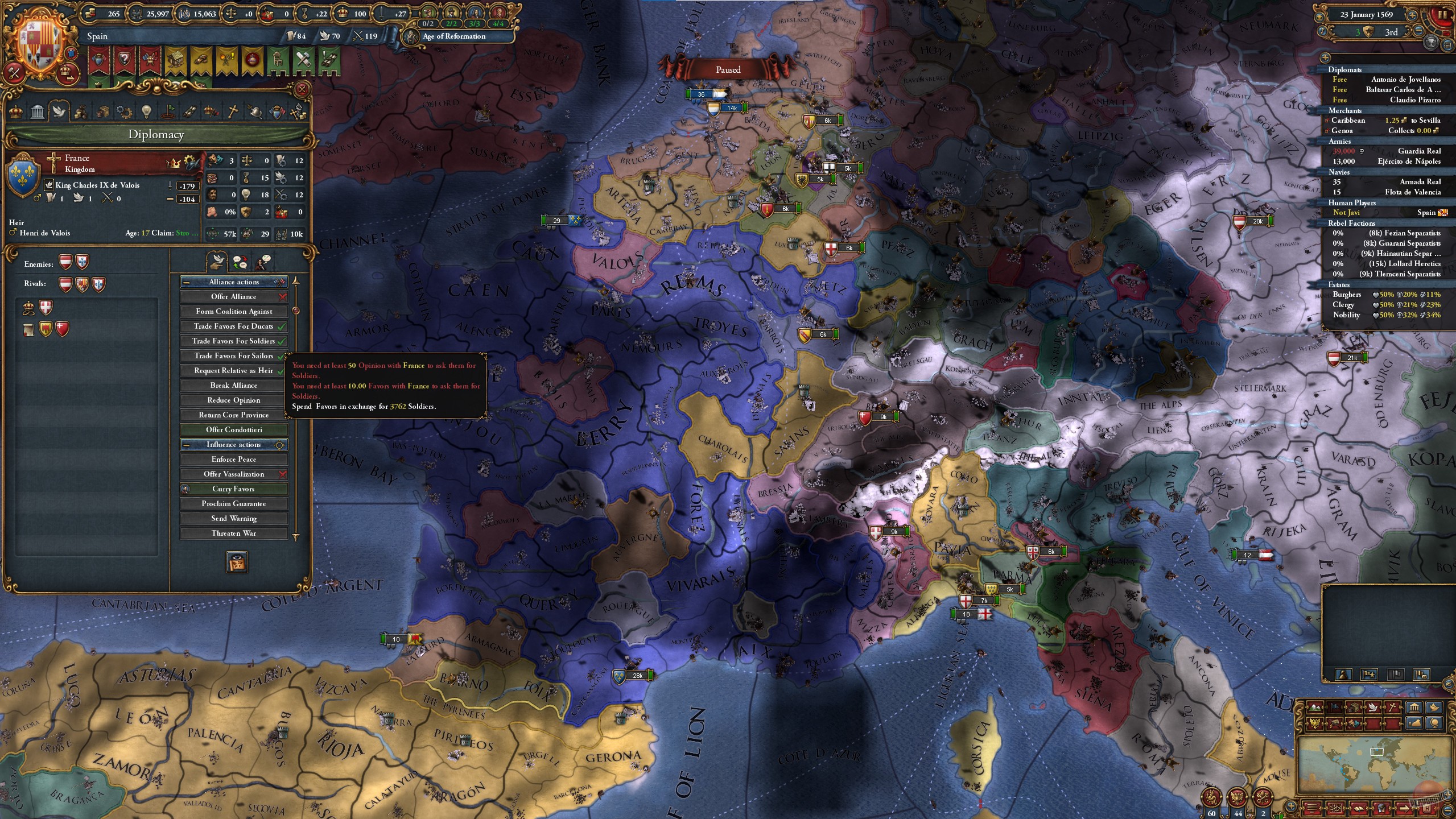
Task: Toggle the terrain map mode button
Action: pyautogui.click(x=1315, y=709)
